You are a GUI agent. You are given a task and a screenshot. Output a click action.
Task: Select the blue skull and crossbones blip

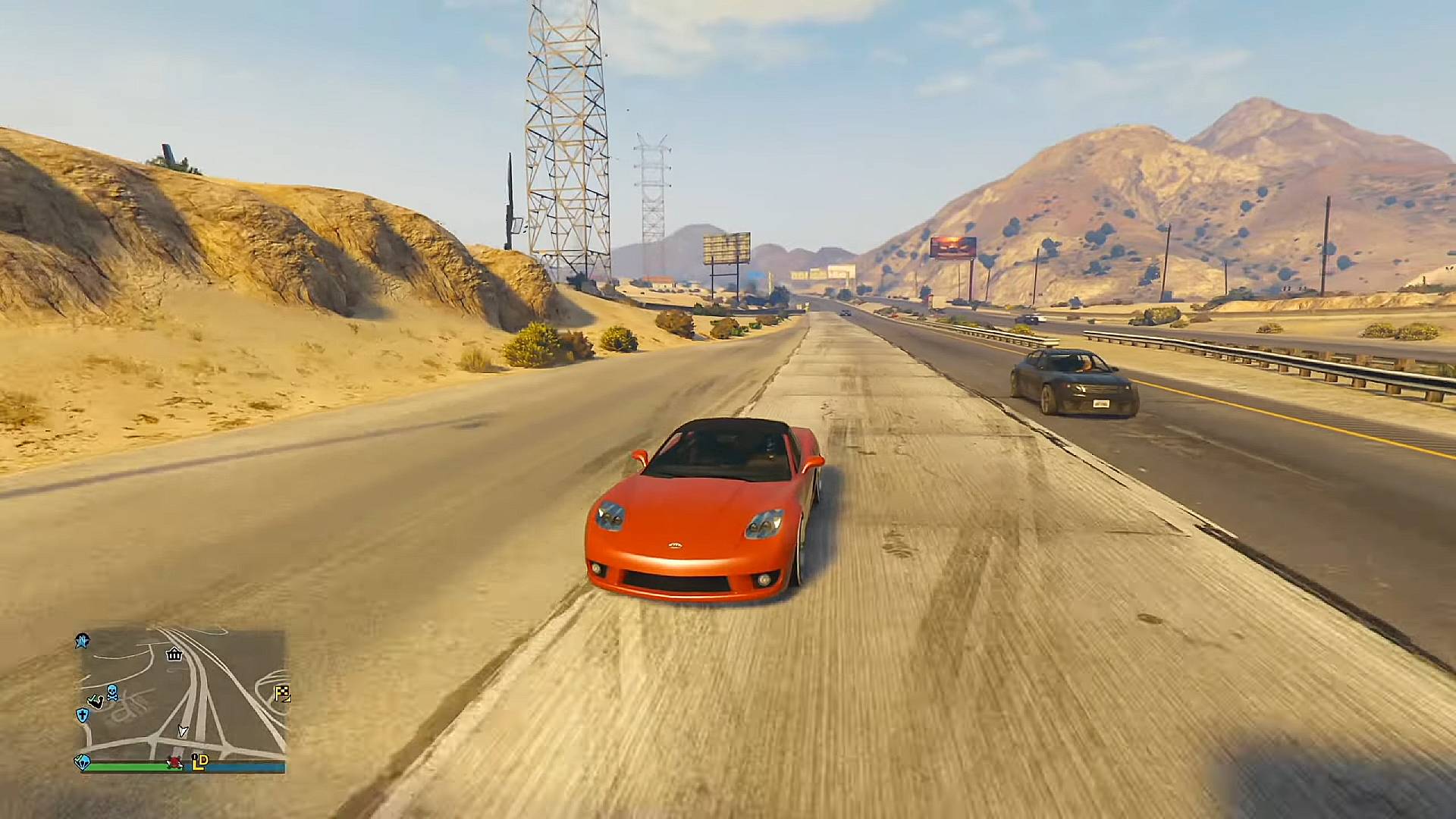(x=112, y=692)
